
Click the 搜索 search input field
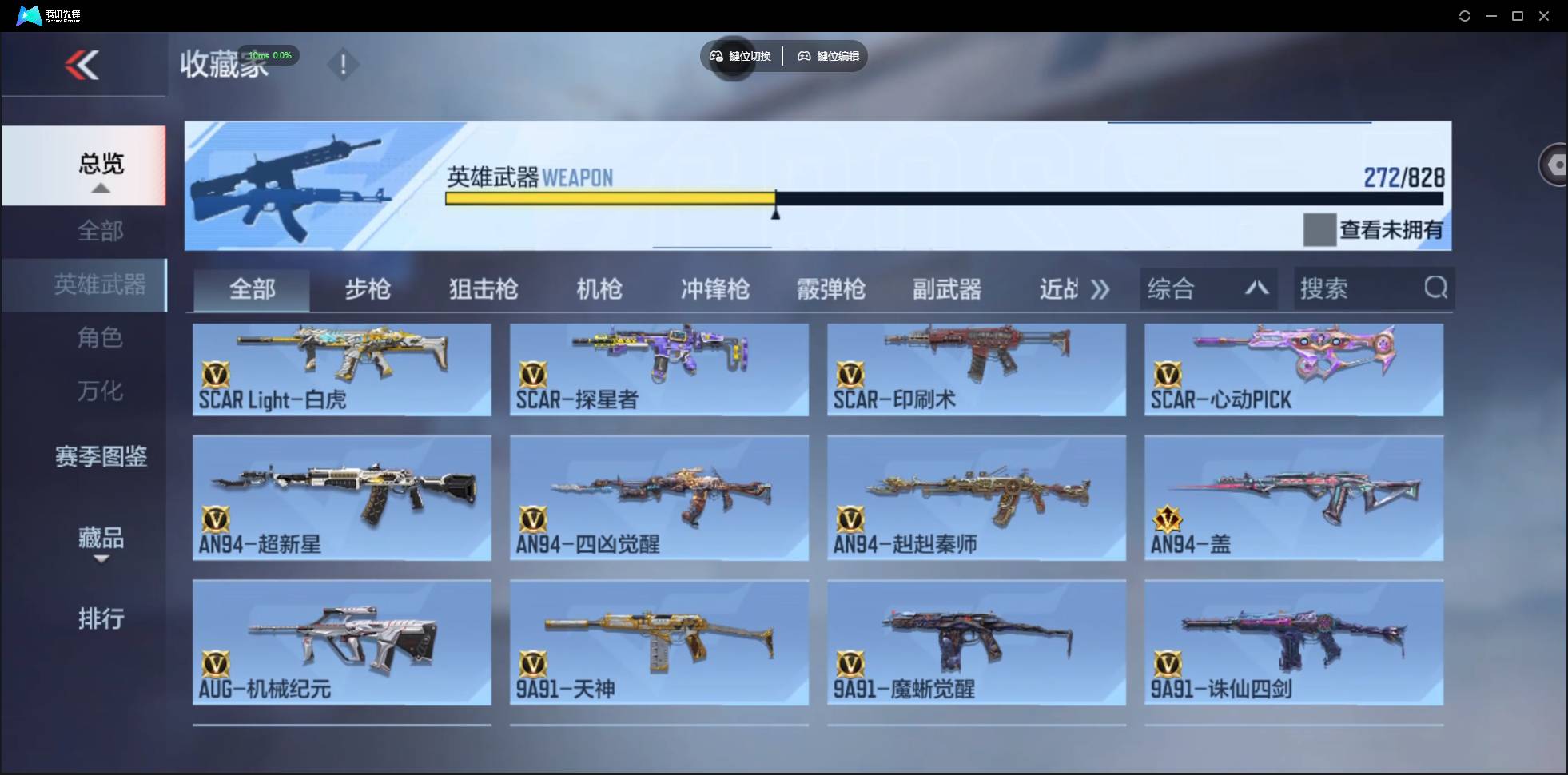point(1351,288)
